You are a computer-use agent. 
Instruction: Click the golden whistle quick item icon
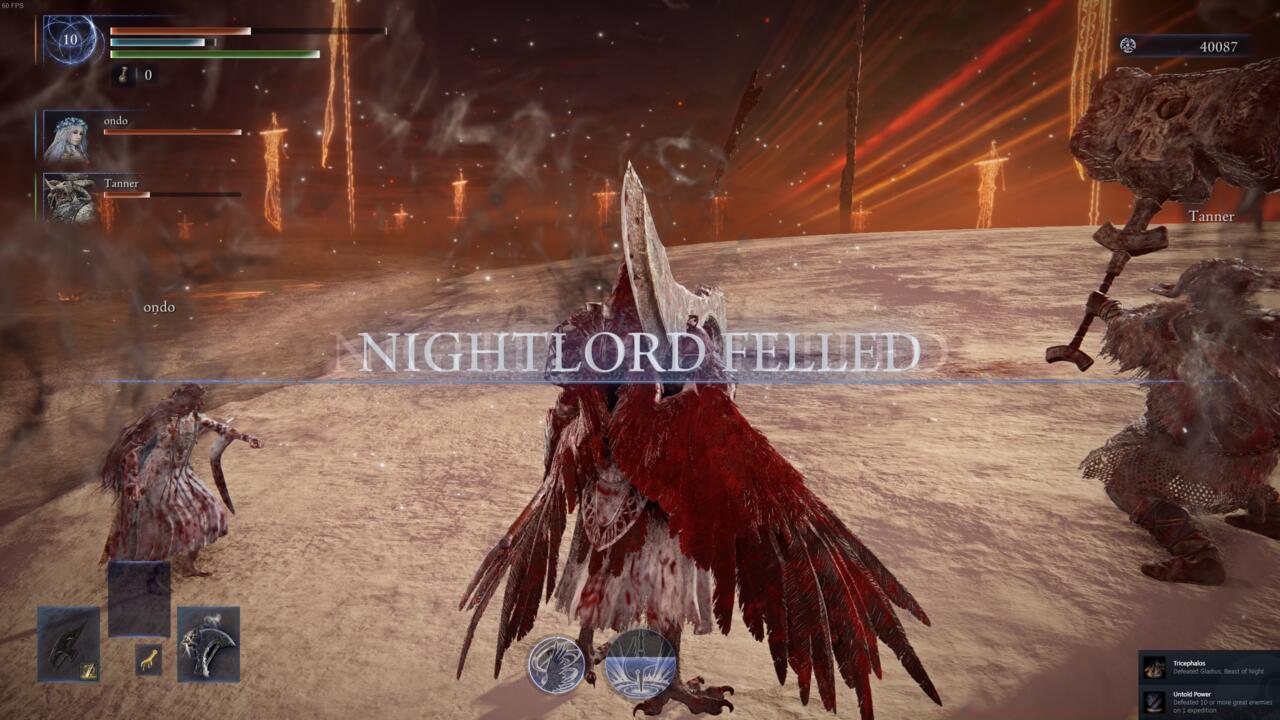pyautogui.click(x=147, y=659)
